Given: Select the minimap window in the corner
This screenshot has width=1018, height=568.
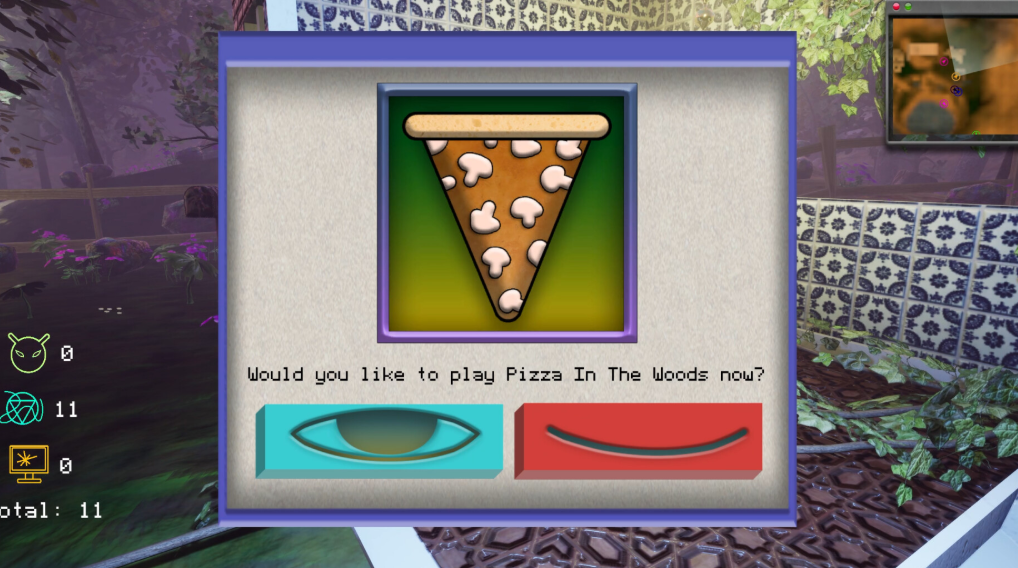Looking at the screenshot, I should [x=950, y=75].
